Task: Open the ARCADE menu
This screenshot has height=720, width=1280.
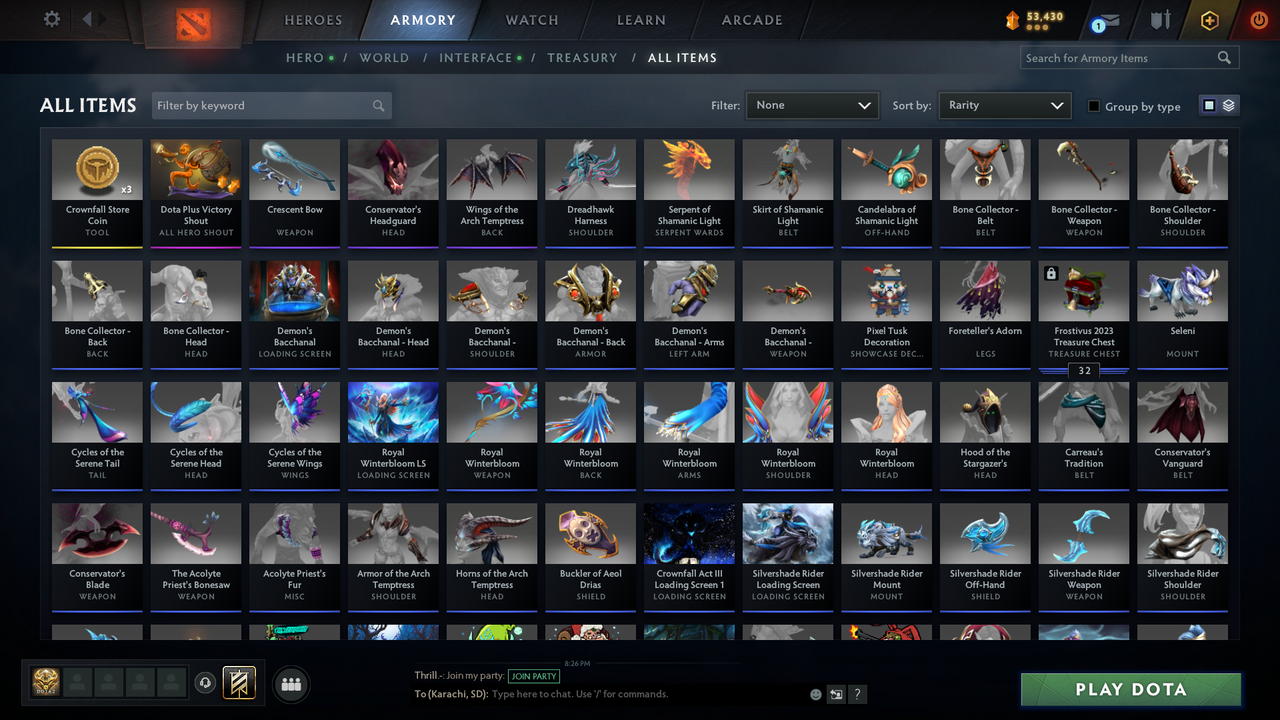Action: point(751,20)
